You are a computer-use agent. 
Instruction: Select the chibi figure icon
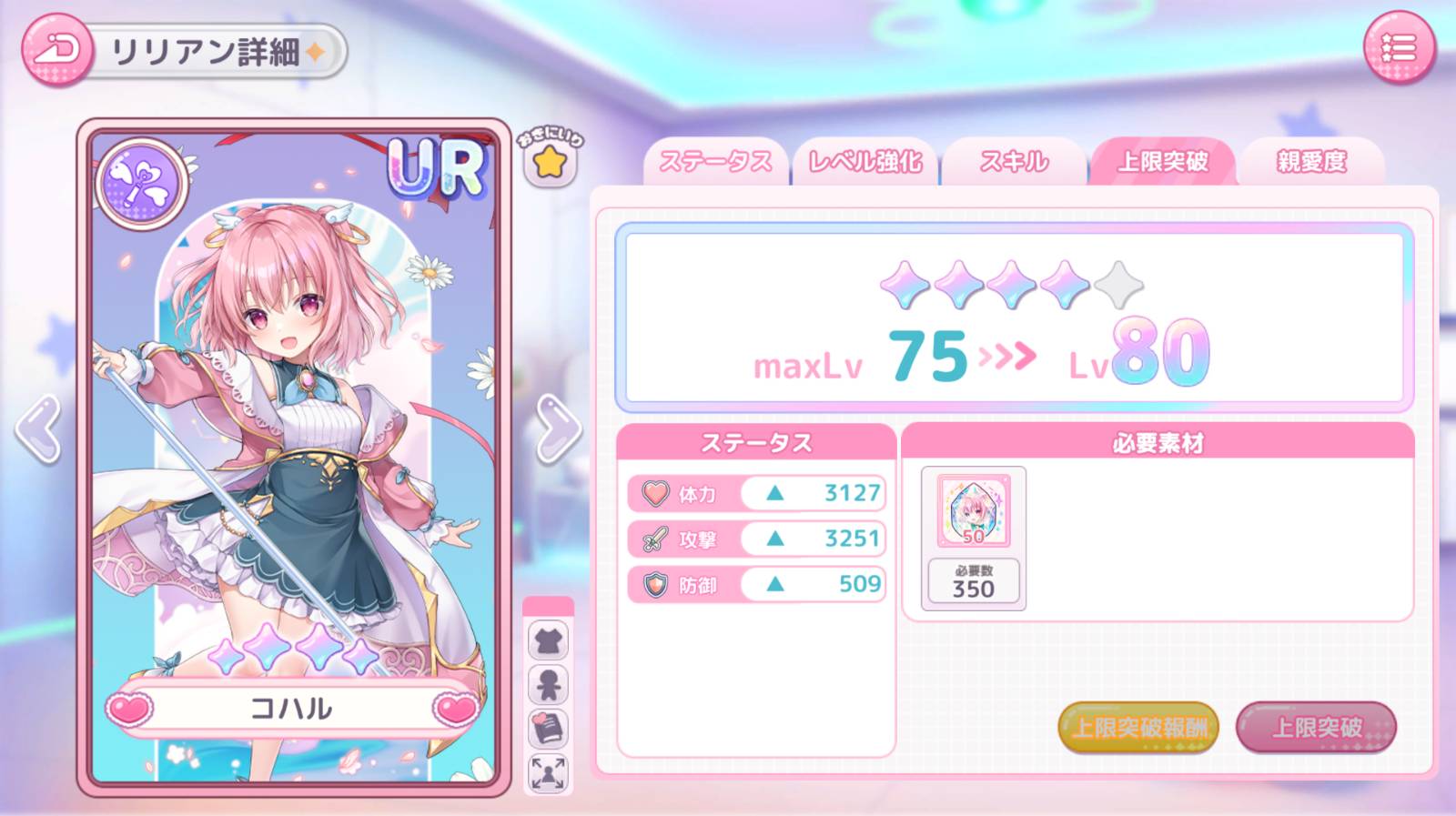coord(548,685)
